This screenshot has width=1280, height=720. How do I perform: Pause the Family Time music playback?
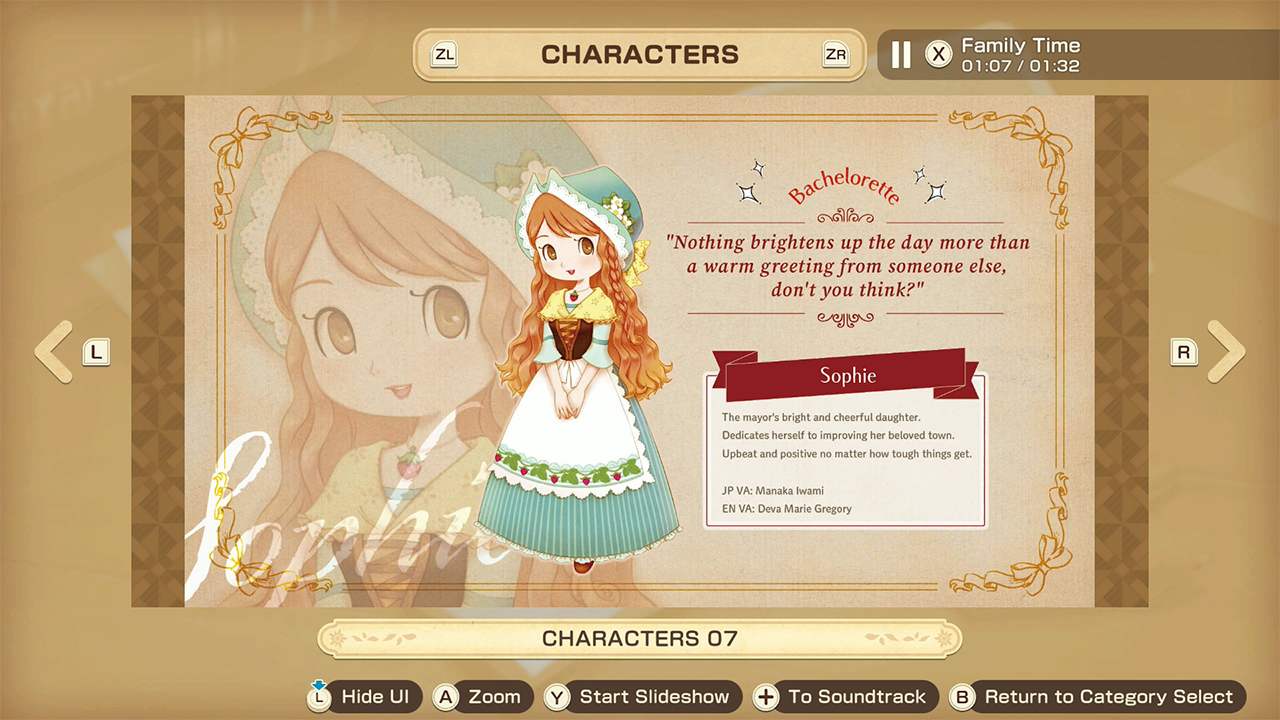coord(899,55)
